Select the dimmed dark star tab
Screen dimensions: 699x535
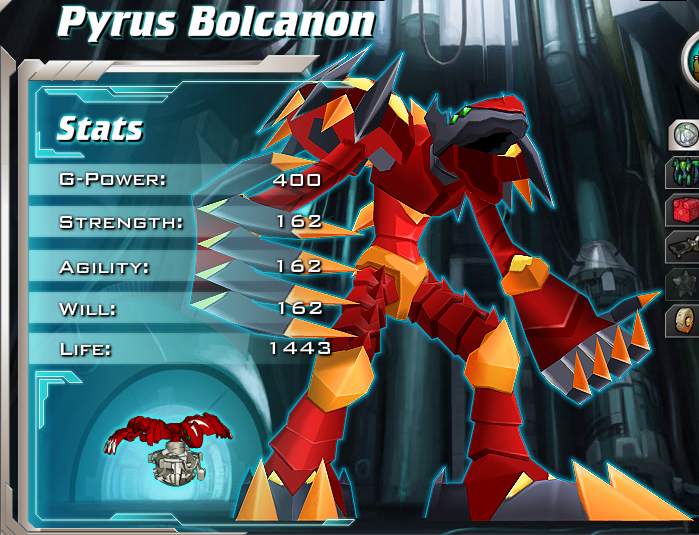684,284
